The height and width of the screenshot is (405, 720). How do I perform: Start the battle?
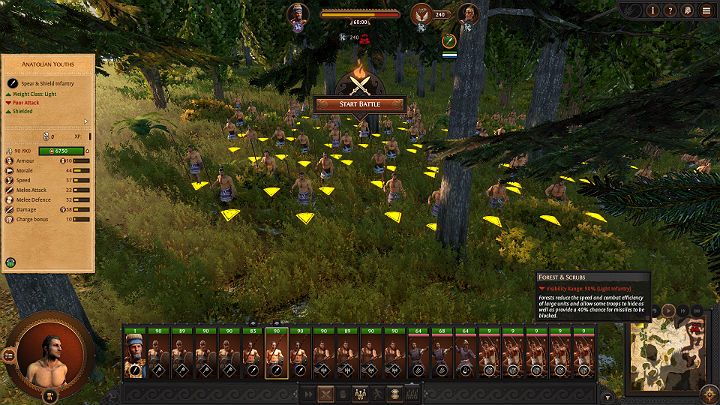click(x=359, y=104)
